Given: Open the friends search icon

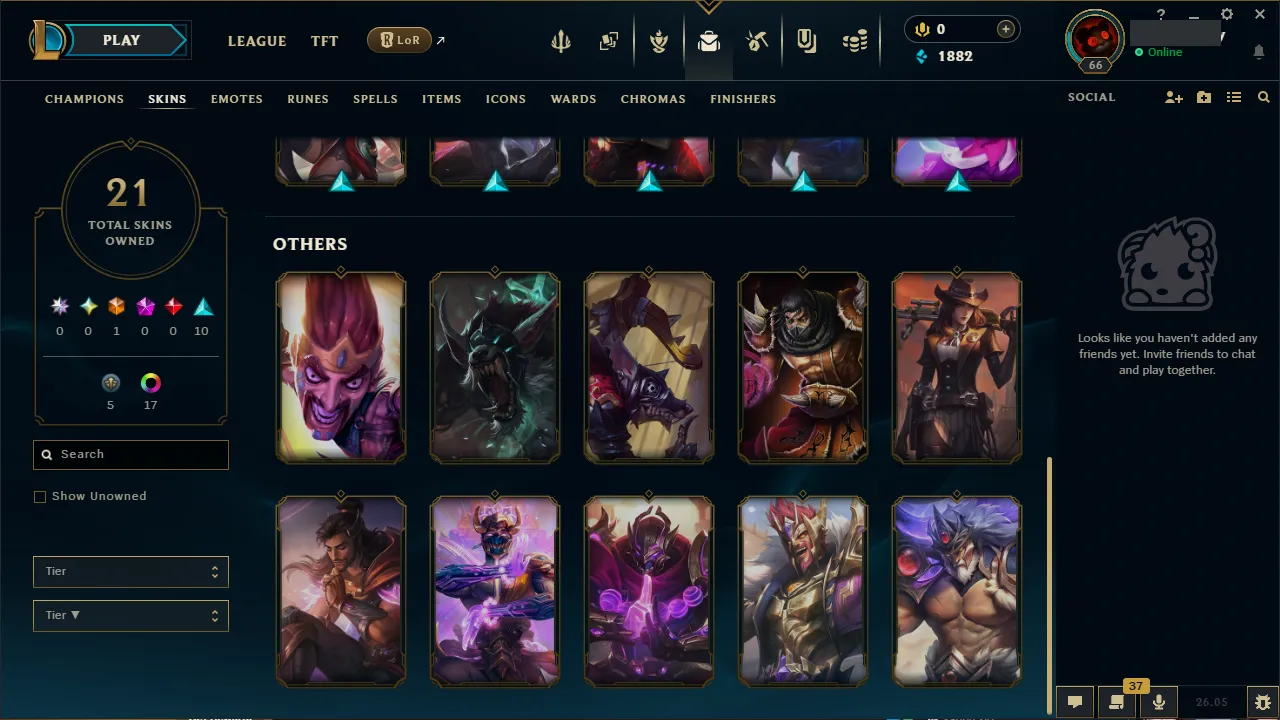Looking at the screenshot, I should (x=1263, y=97).
